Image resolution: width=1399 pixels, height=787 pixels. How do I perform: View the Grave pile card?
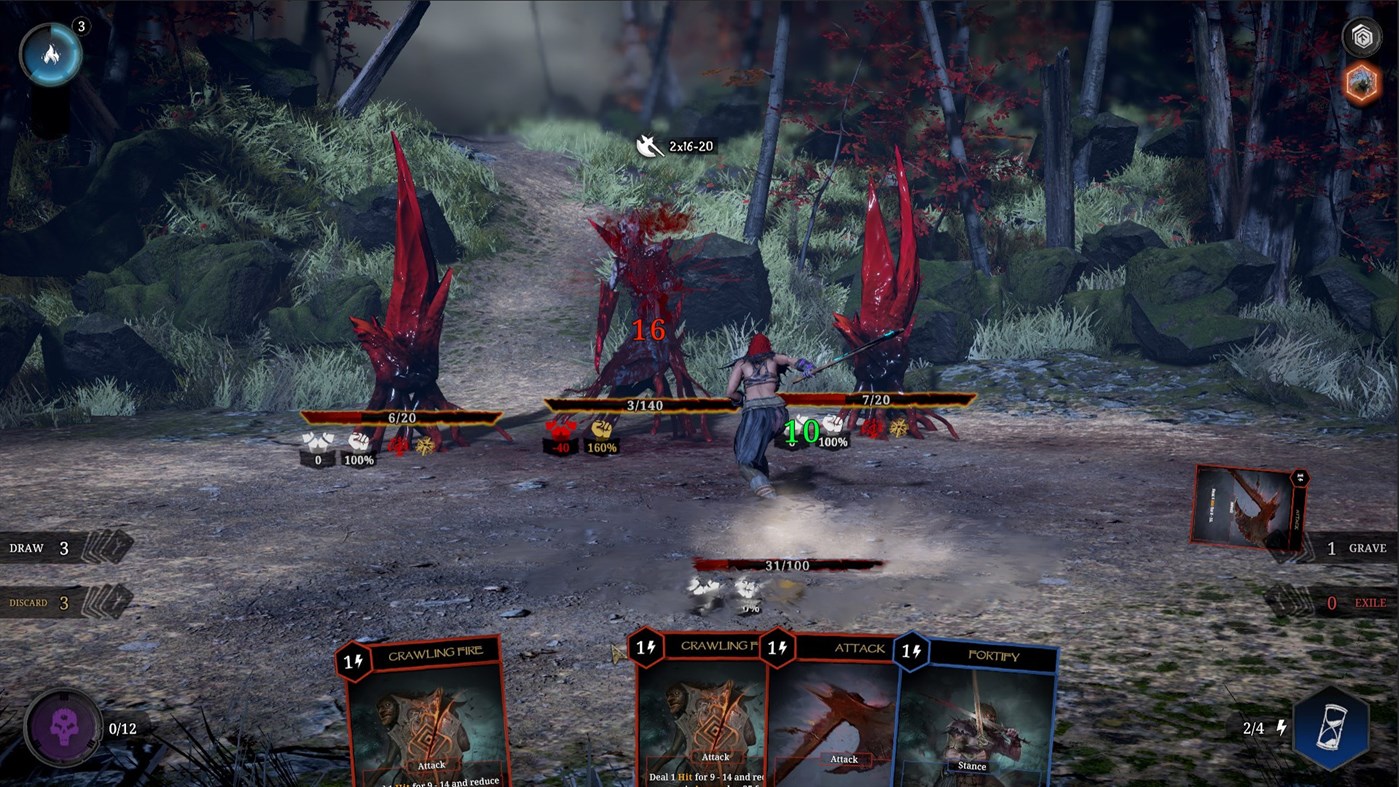coord(1248,508)
